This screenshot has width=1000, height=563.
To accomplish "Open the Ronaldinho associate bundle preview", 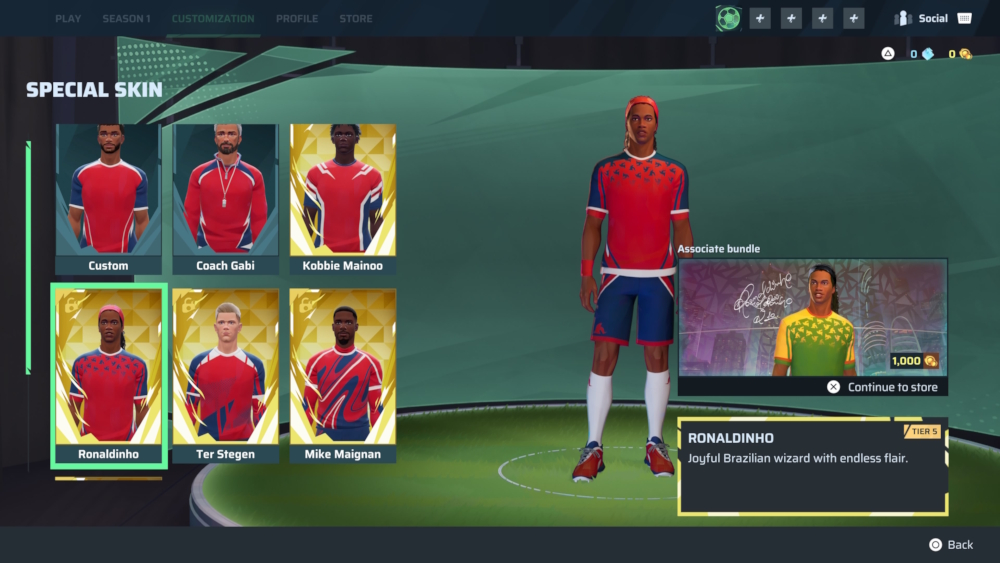I will (x=812, y=317).
